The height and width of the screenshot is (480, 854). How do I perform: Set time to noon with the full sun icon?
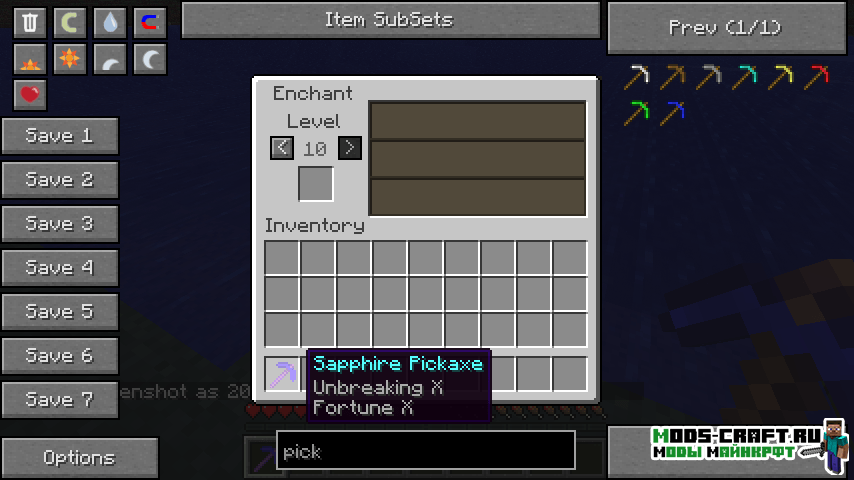70,59
